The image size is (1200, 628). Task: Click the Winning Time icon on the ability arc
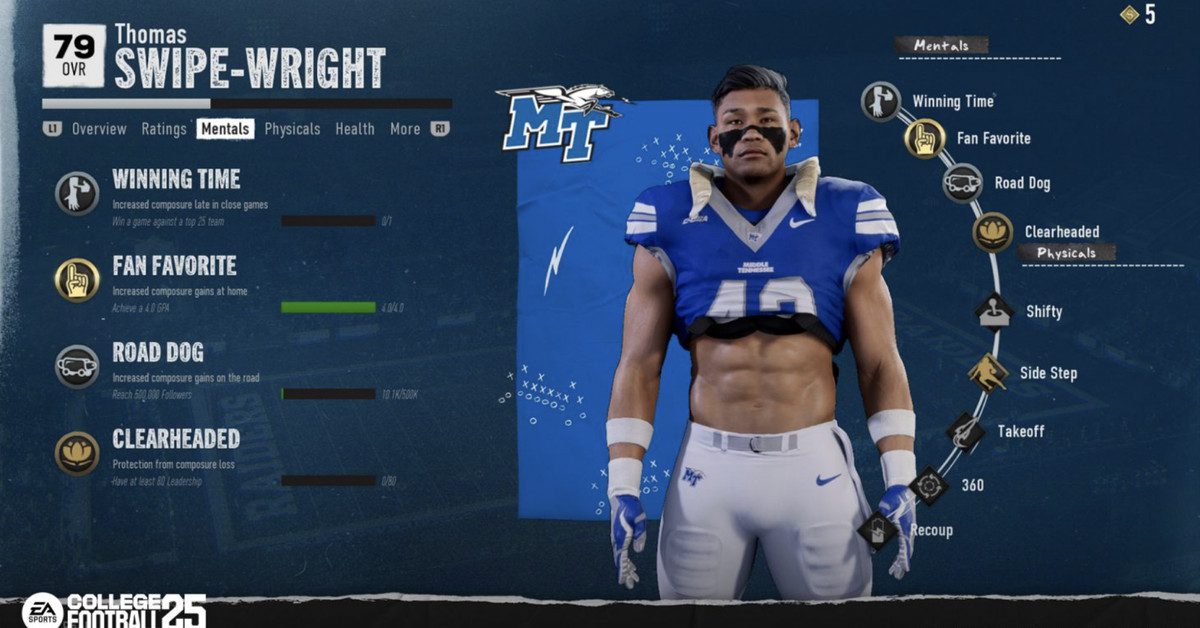881,102
